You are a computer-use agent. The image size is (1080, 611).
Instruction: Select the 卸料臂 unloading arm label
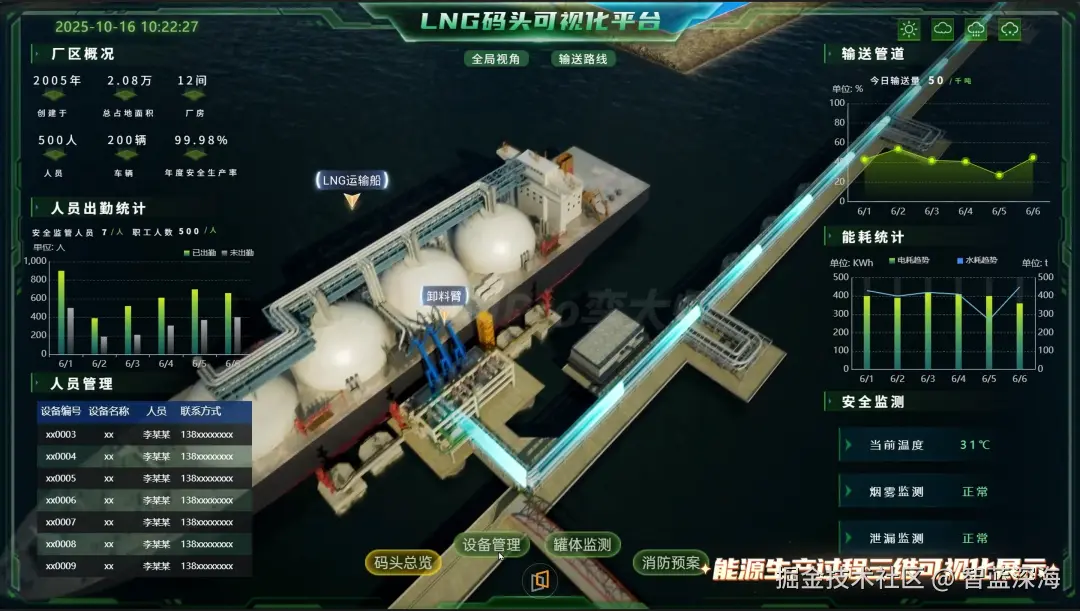443,297
